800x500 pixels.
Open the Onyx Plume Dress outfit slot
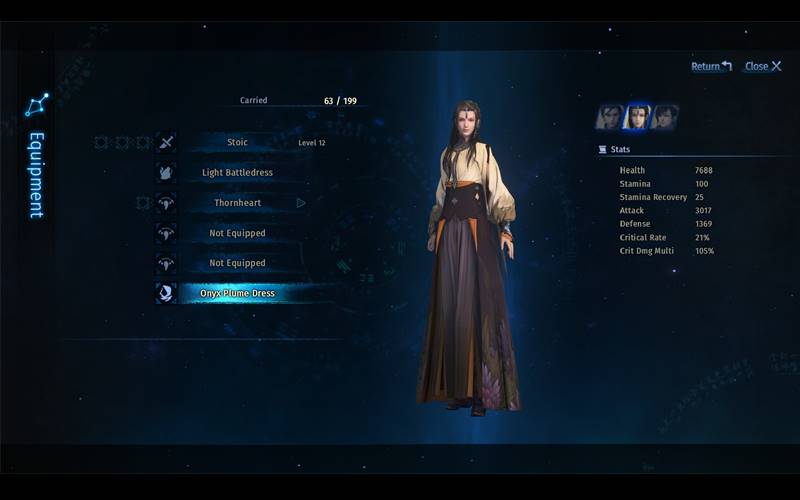pyautogui.click(x=237, y=293)
